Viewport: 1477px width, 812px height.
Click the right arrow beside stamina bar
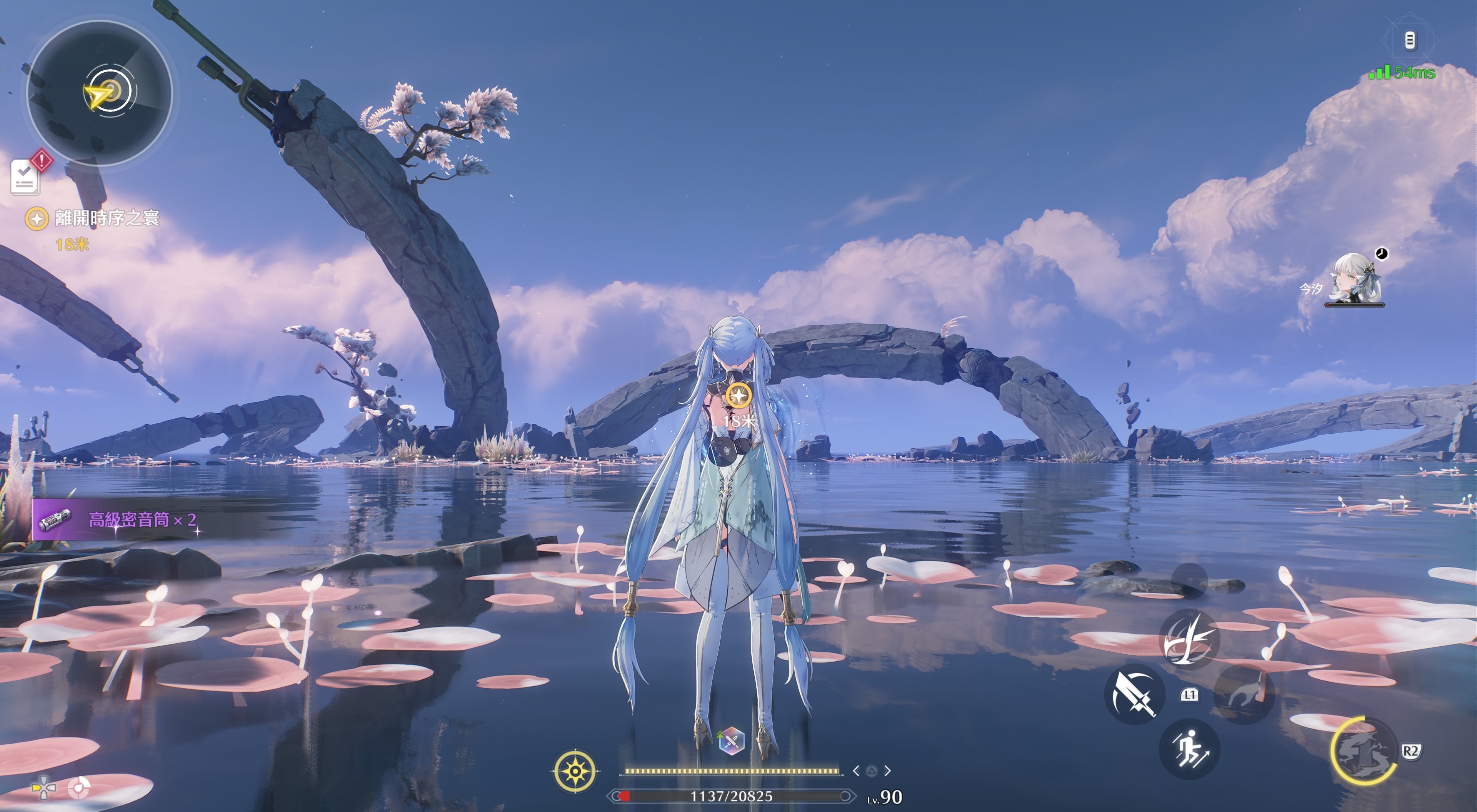pyautogui.click(x=888, y=771)
